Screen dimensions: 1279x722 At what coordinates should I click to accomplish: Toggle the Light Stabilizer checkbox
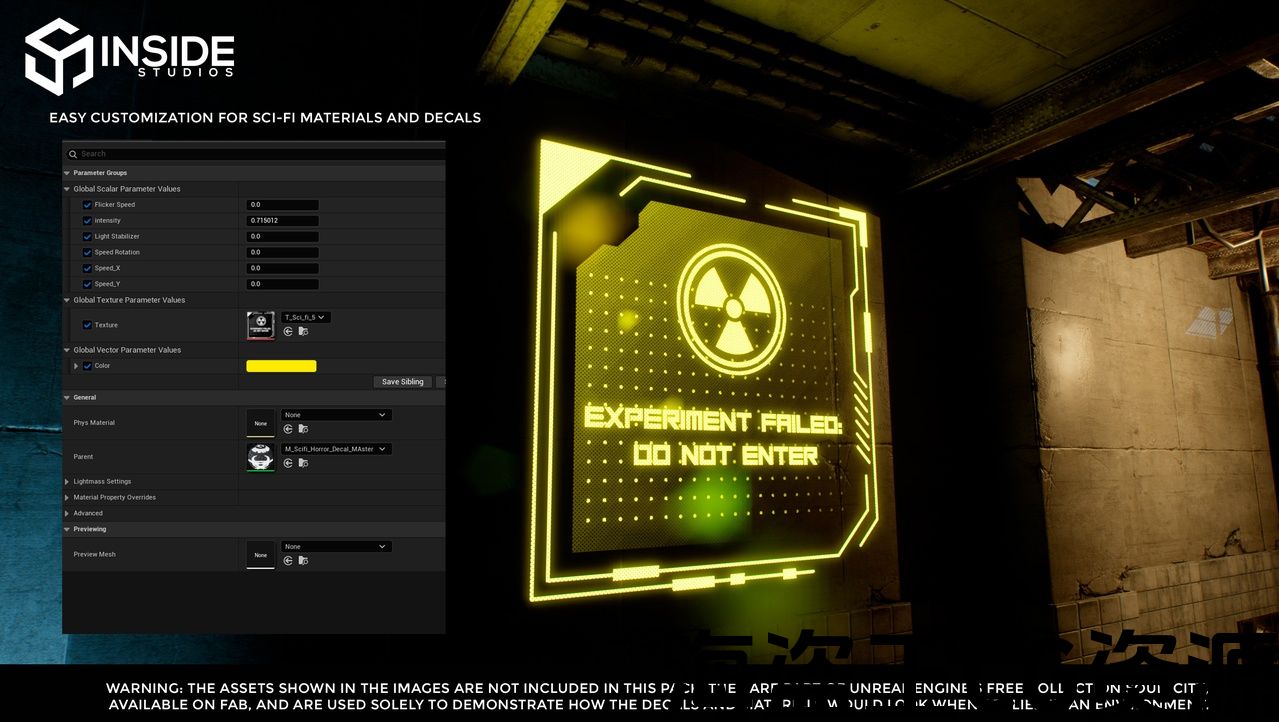[88, 237]
